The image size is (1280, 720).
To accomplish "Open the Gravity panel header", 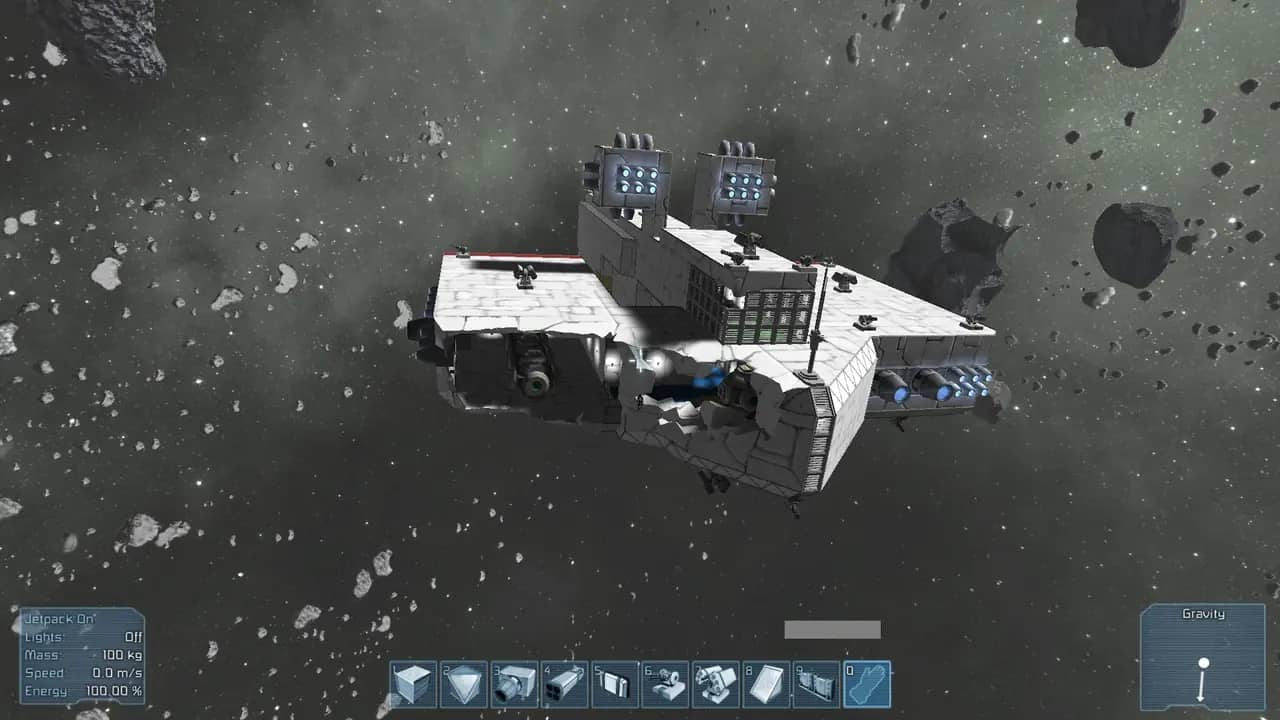I will pyautogui.click(x=1205, y=613).
